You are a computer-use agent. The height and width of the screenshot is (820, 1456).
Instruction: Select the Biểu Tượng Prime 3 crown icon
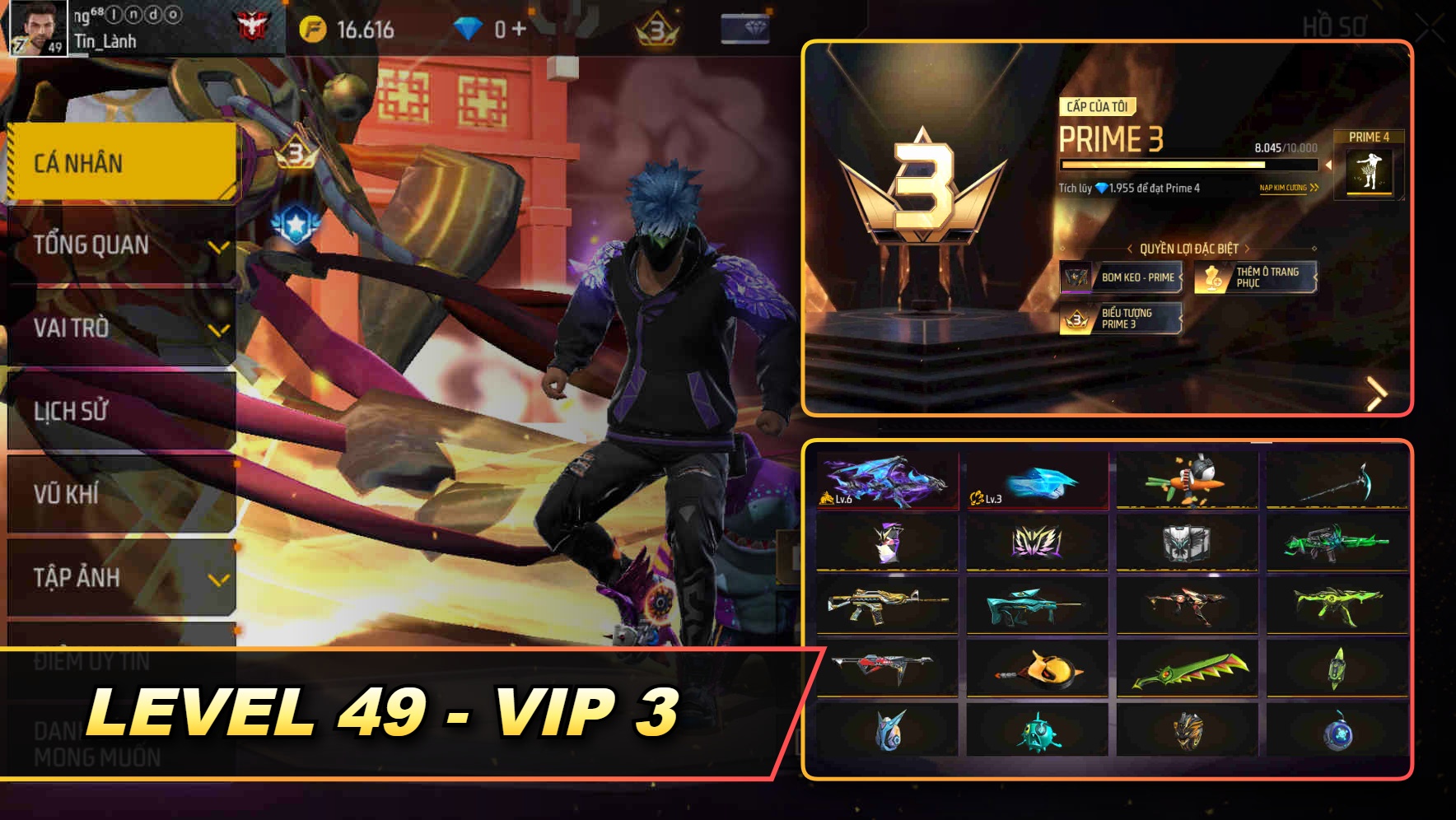(x=1076, y=319)
